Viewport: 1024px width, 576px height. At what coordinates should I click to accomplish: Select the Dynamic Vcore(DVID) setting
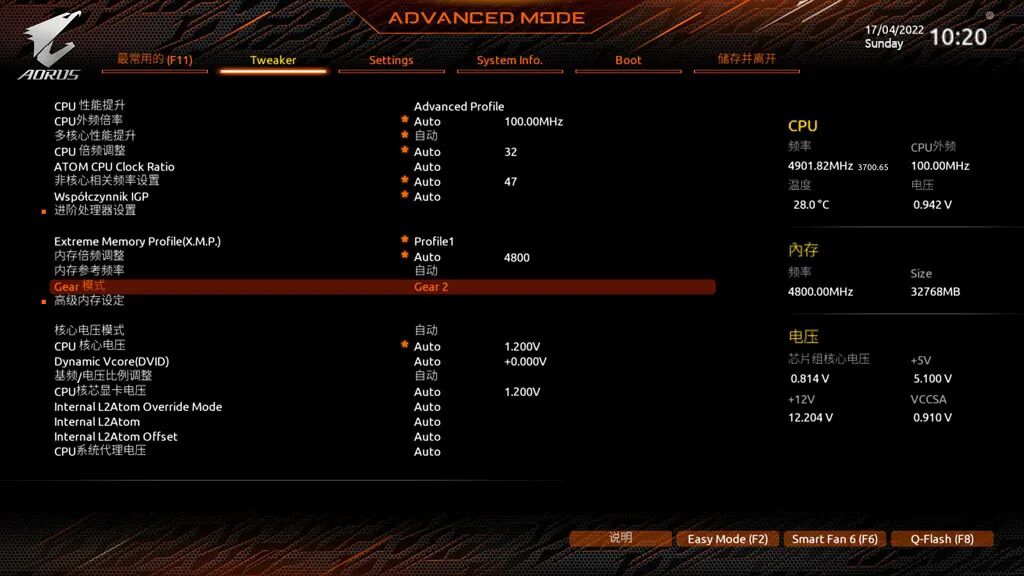111,361
